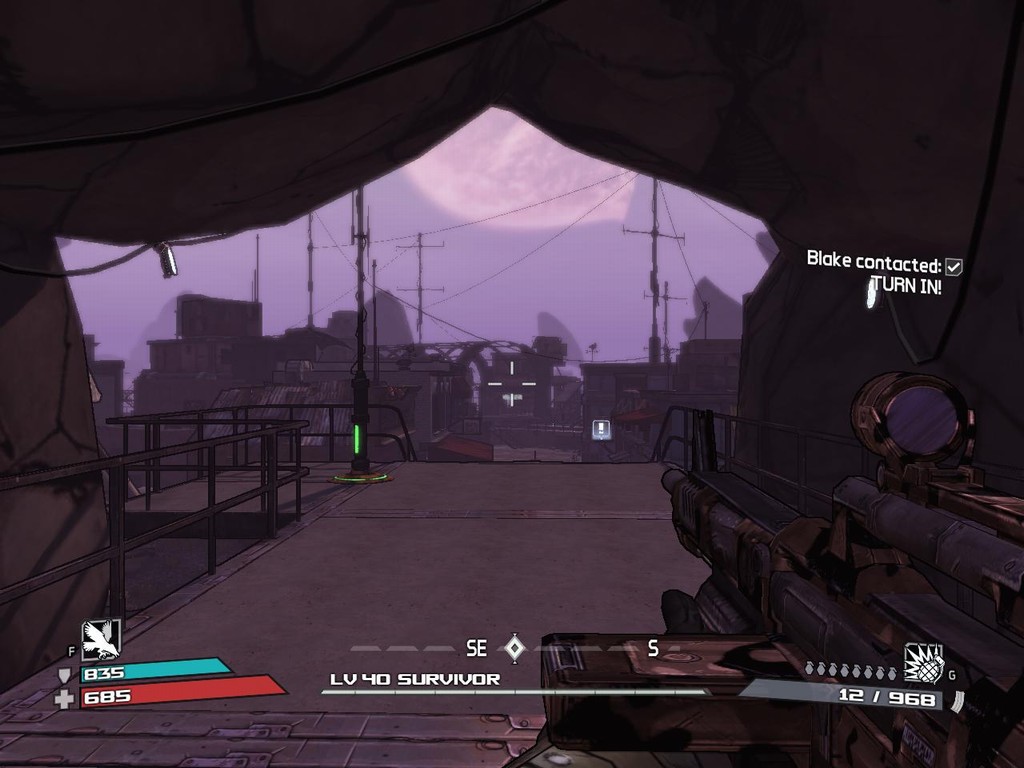Select the diamond objective marker on compass
This screenshot has width=1024, height=768.
click(x=514, y=648)
